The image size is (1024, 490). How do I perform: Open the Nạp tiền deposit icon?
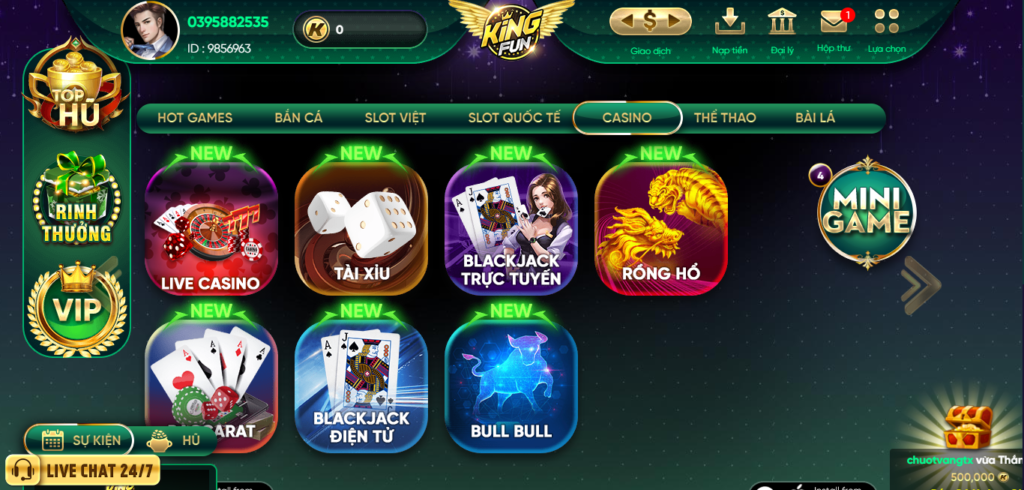pos(729,28)
